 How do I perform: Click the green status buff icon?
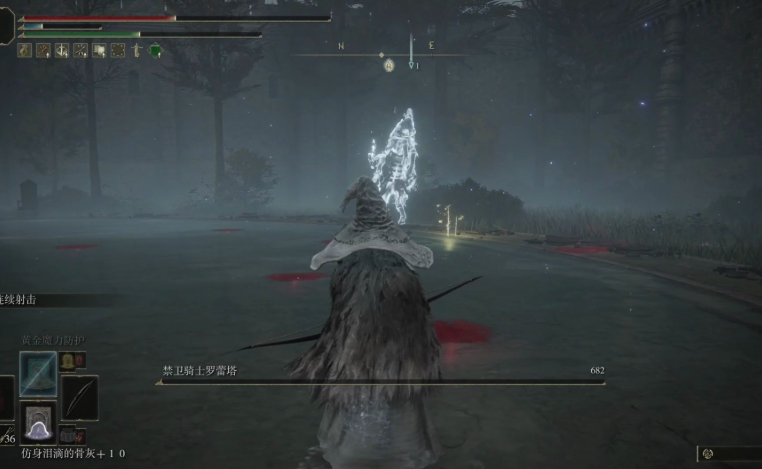click(155, 50)
